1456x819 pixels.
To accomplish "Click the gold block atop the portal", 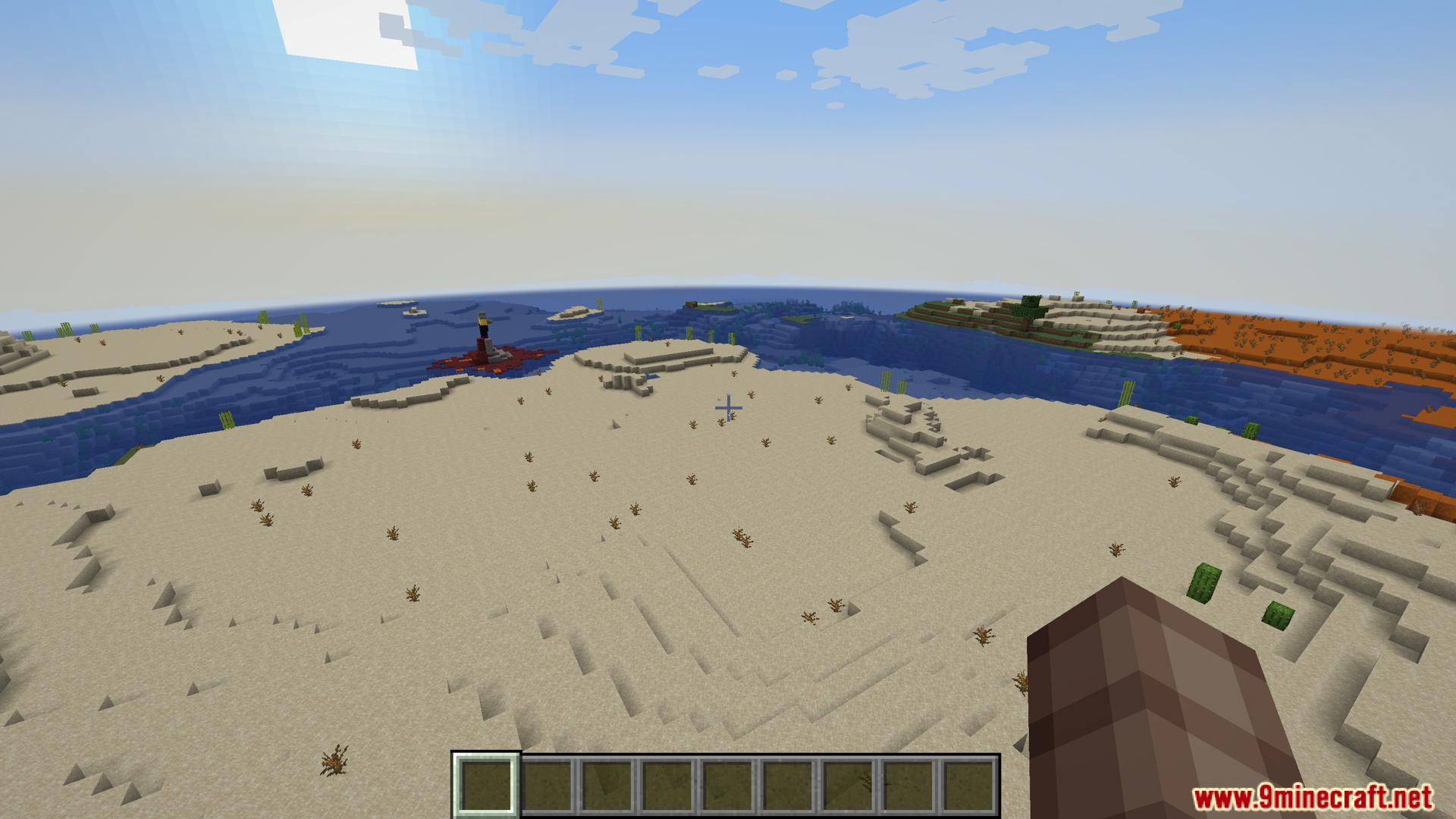I will tap(483, 322).
